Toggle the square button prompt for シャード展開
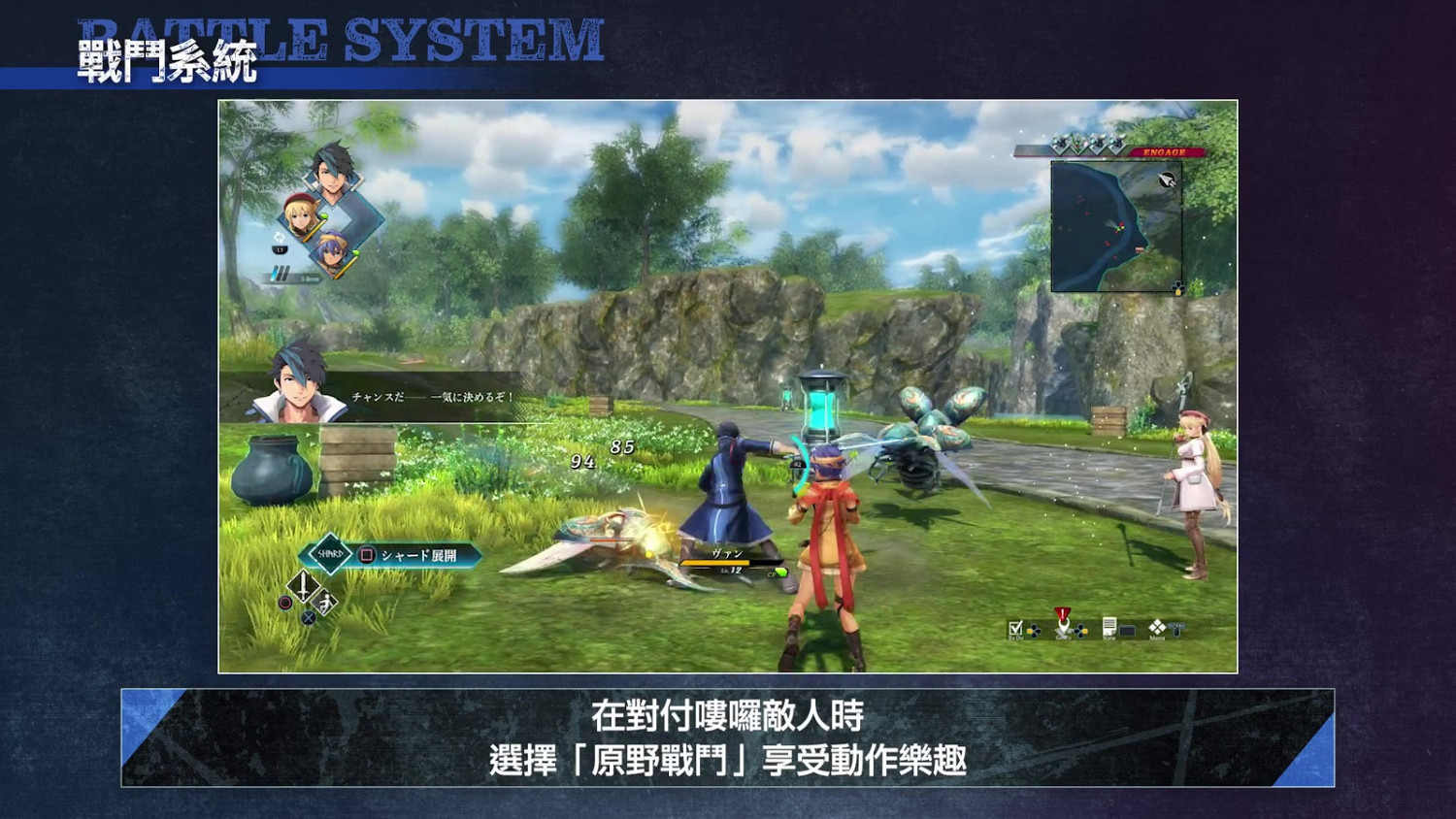The width and height of the screenshot is (1456, 819). 367,555
